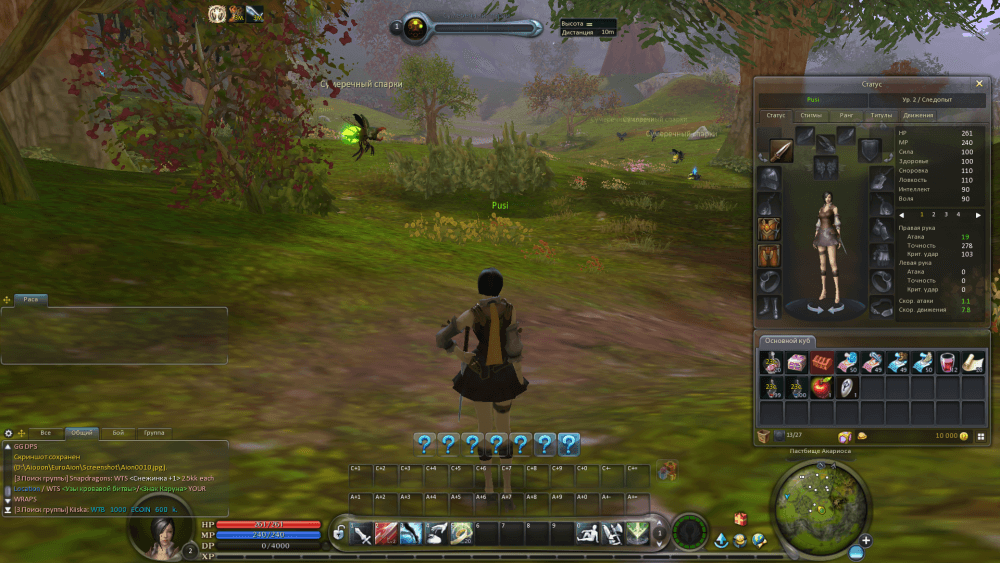Use the red slash skill on hotbar
Screen dimensions: 1000x563
[386, 533]
